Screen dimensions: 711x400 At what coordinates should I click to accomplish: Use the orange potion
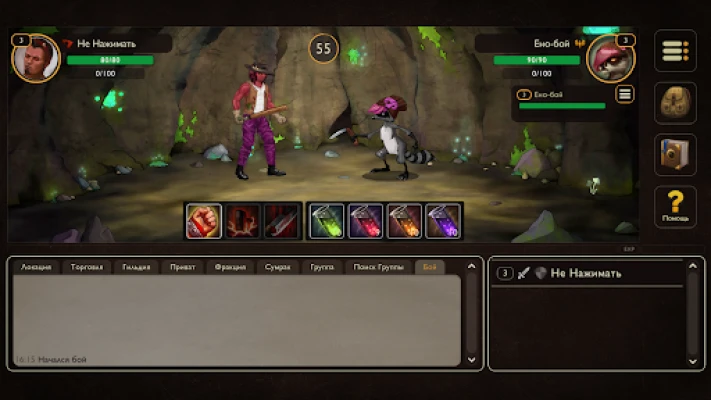404,221
